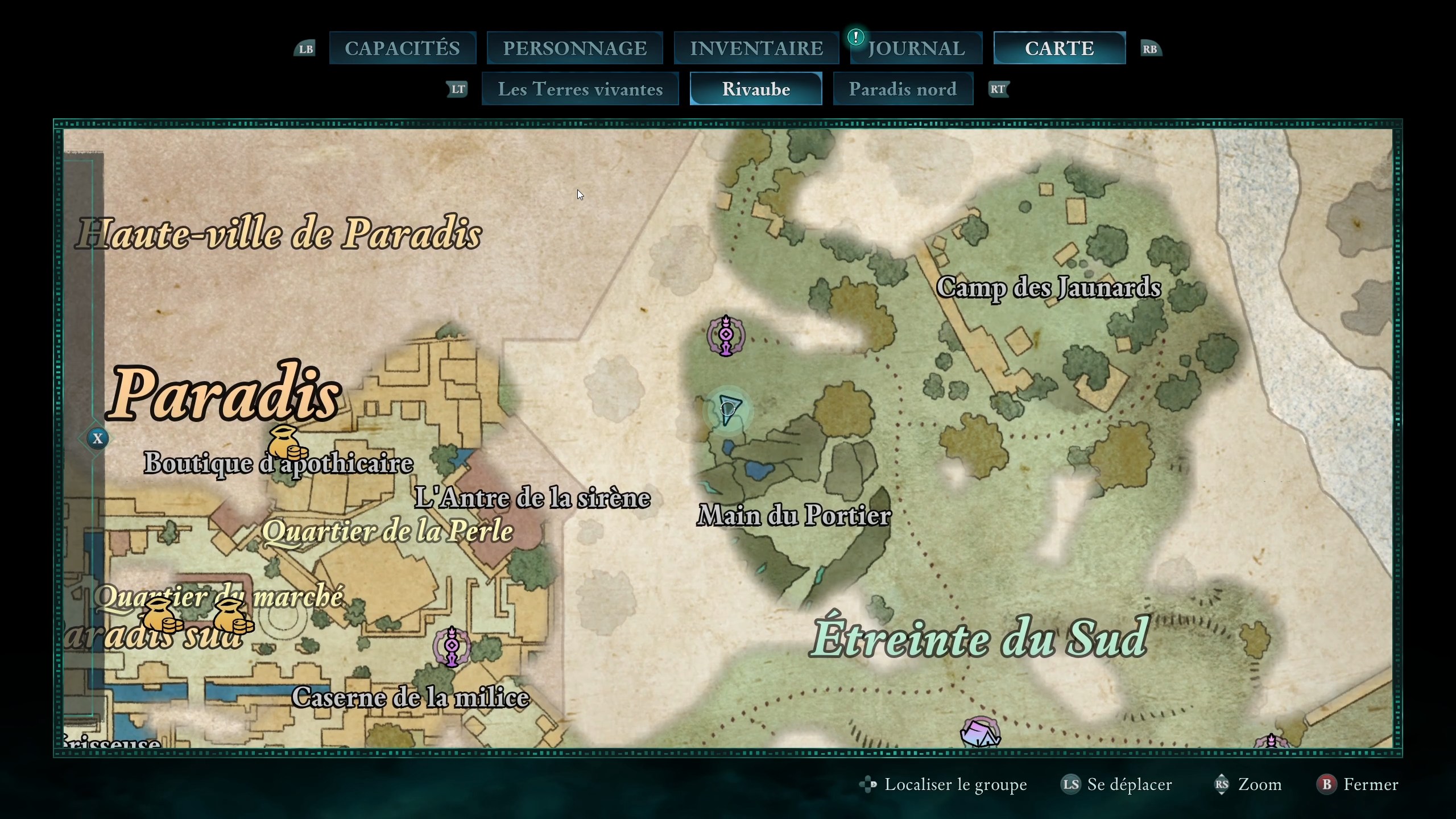Switch to the Capacités tab
Image resolution: width=1456 pixels, height=819 pixels.
pos(402,48)
